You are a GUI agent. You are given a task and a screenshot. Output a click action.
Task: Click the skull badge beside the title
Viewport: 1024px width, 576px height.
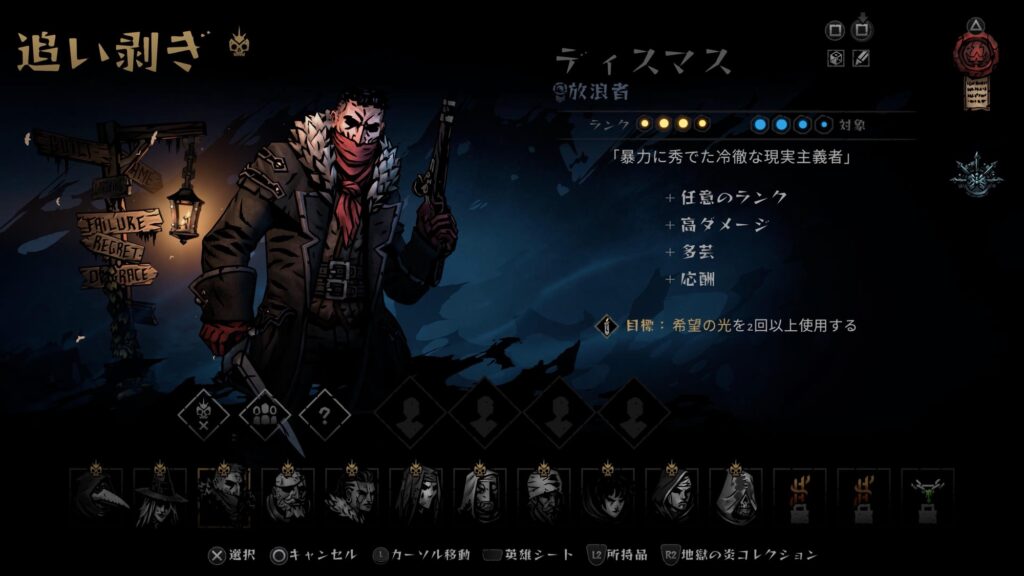click(238, 43)
